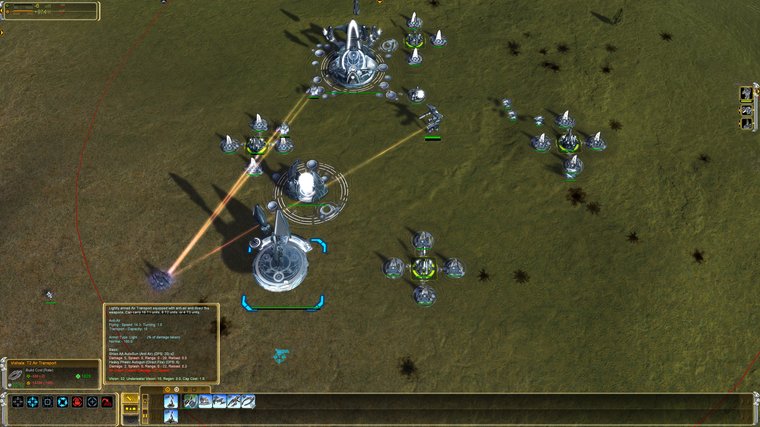Open the lower yellow tab beside the build panel
Viewport: 760px width, 427px height.
click(x=130, y=410)
